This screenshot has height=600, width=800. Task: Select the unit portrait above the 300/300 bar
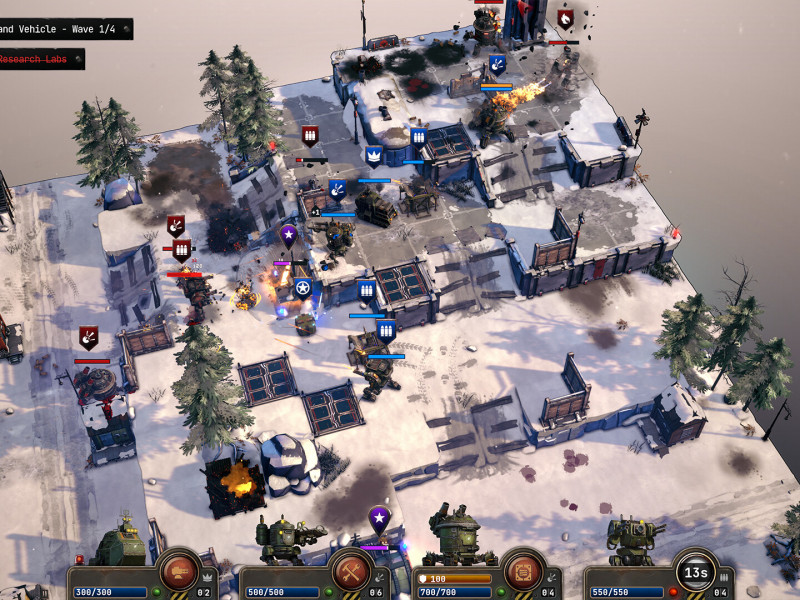pos(121,543)
